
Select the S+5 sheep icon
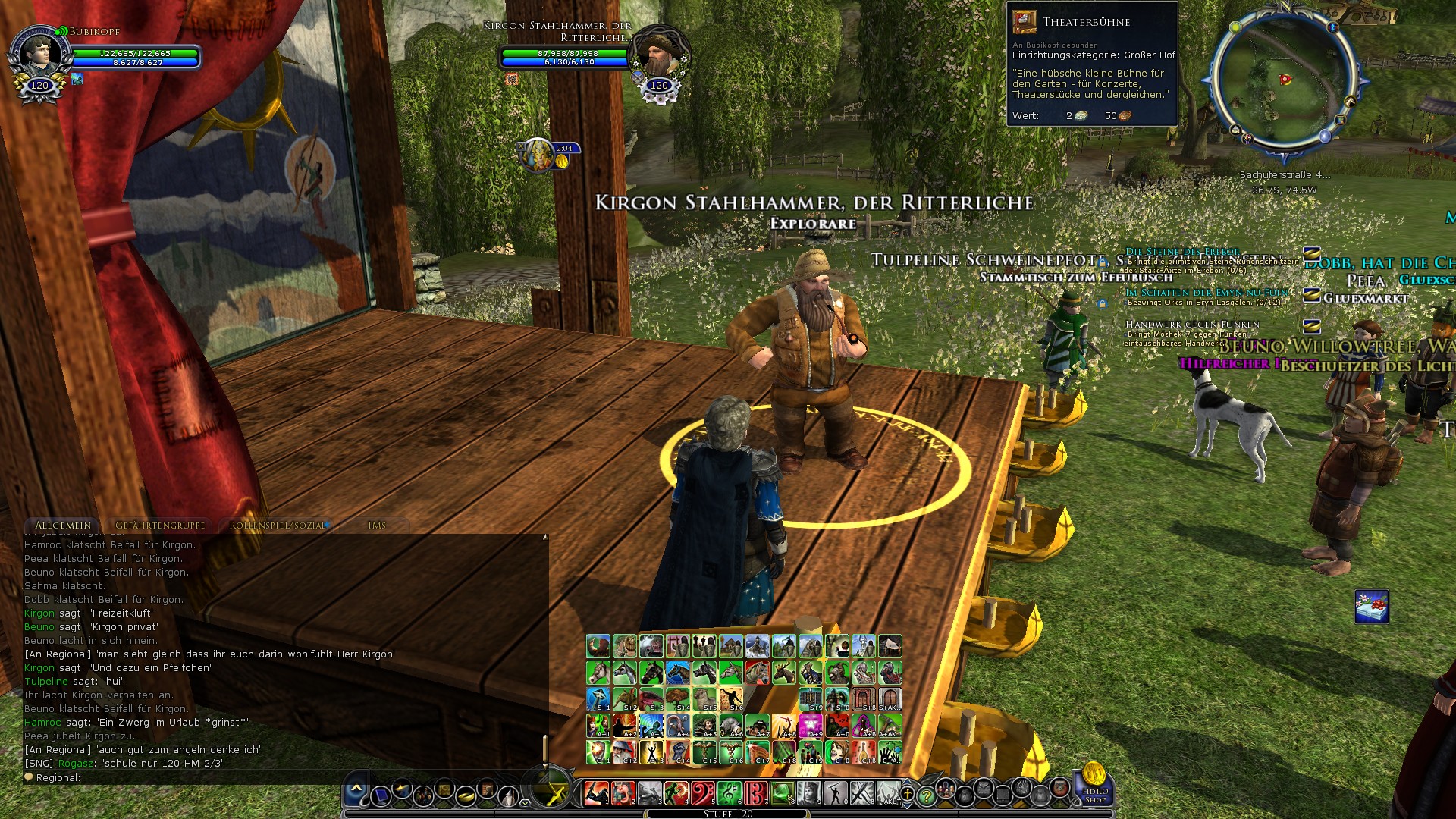[x=704, y=698]
